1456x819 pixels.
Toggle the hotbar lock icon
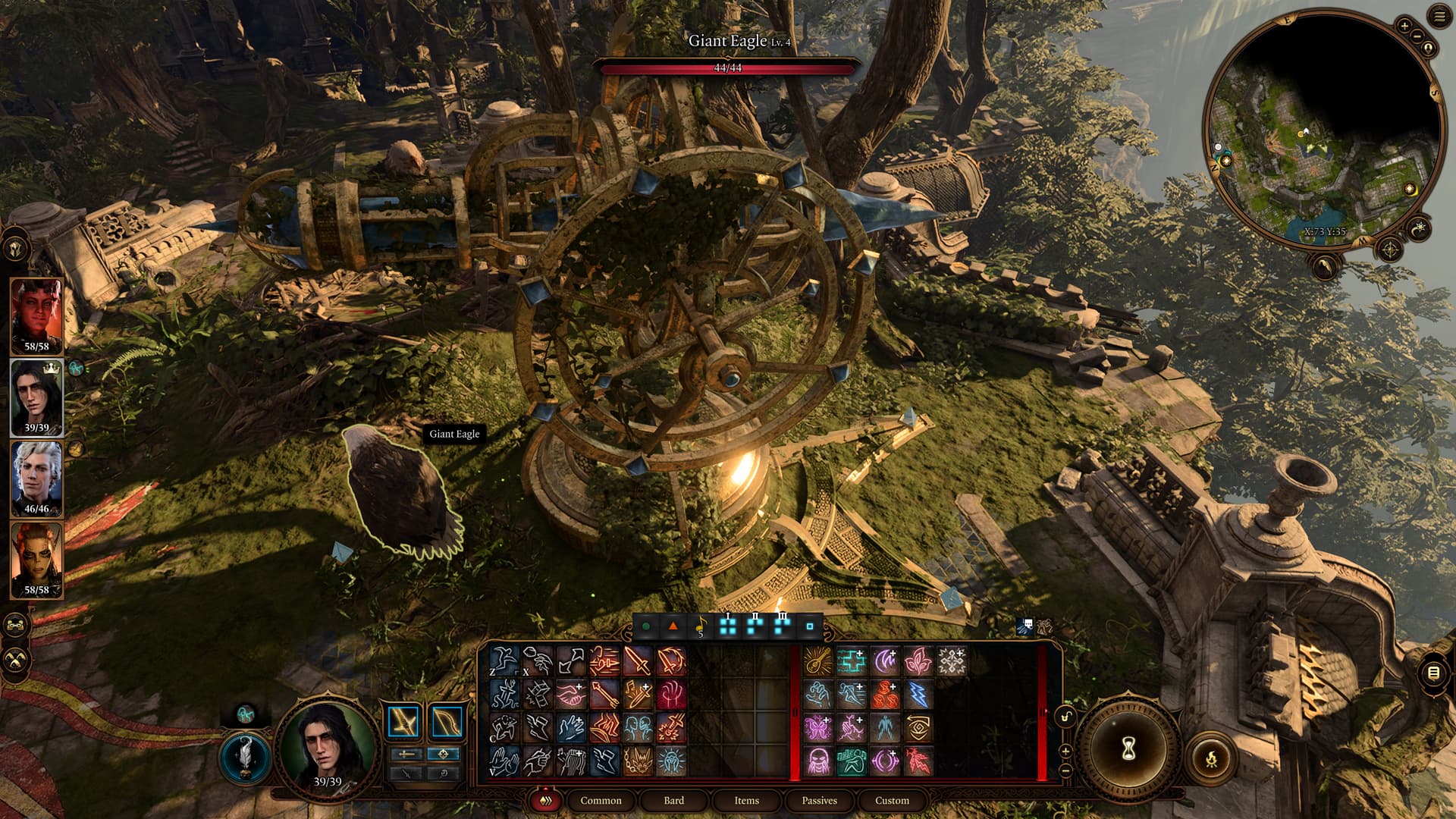point(1066,717)
